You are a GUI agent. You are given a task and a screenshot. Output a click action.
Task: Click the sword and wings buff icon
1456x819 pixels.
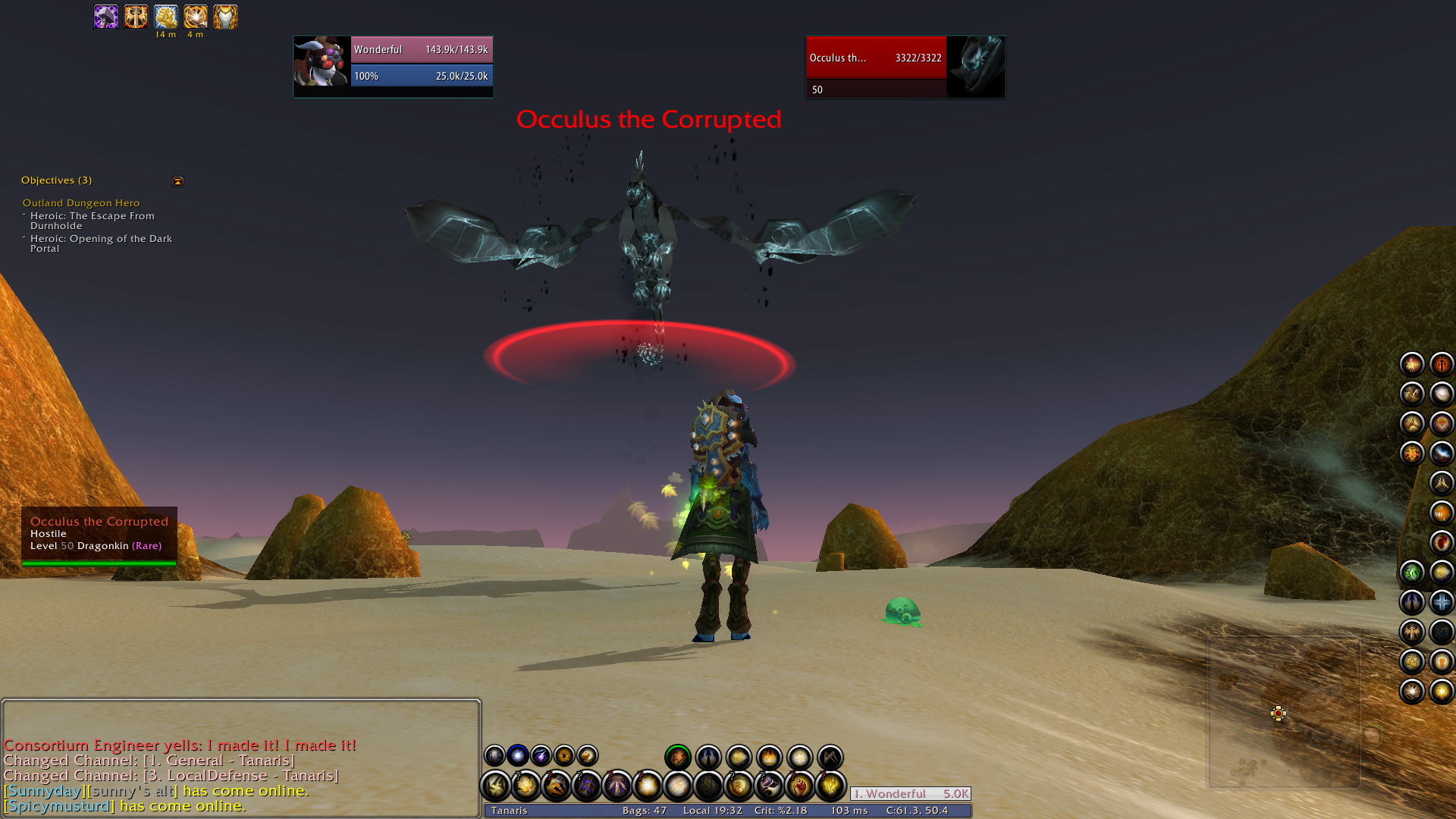[x=136, y=17]
